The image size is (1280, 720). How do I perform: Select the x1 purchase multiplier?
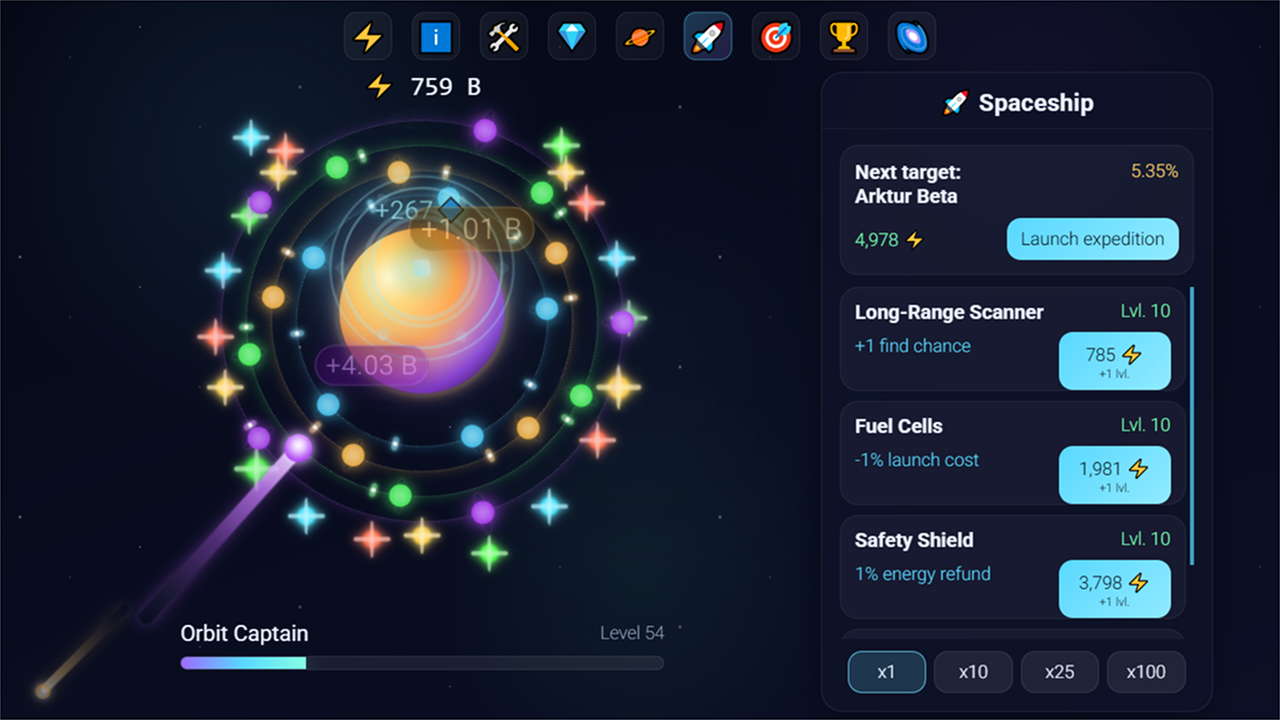(886, 672)
